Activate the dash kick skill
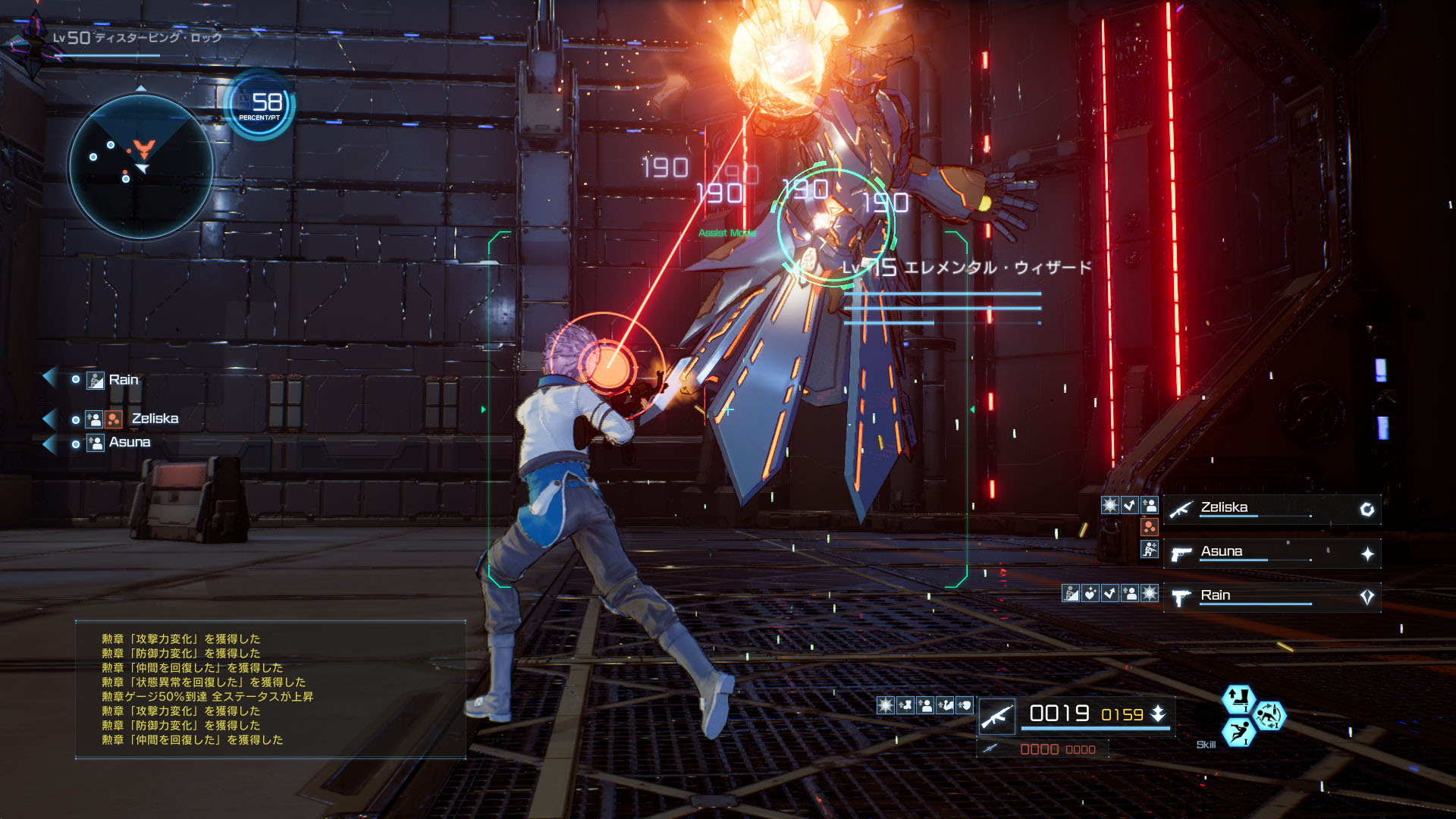The height and width of the screenshot is (819, 1456). (x=1238, y=733)
